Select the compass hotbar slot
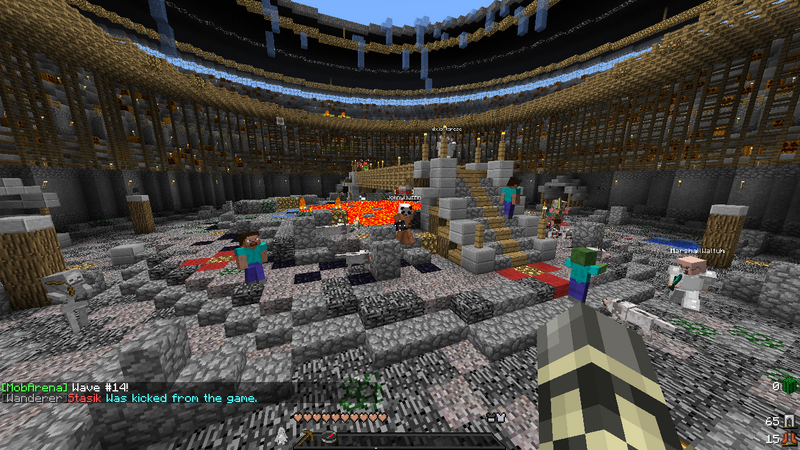 [330, 439]
